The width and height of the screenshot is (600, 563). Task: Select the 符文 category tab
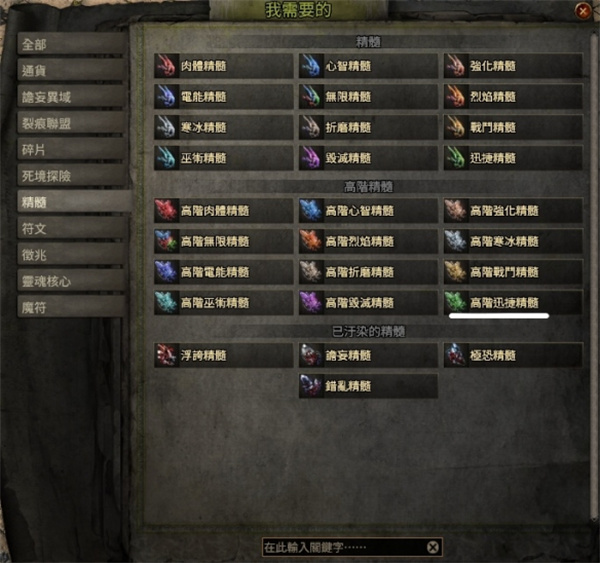pos(71,228)
